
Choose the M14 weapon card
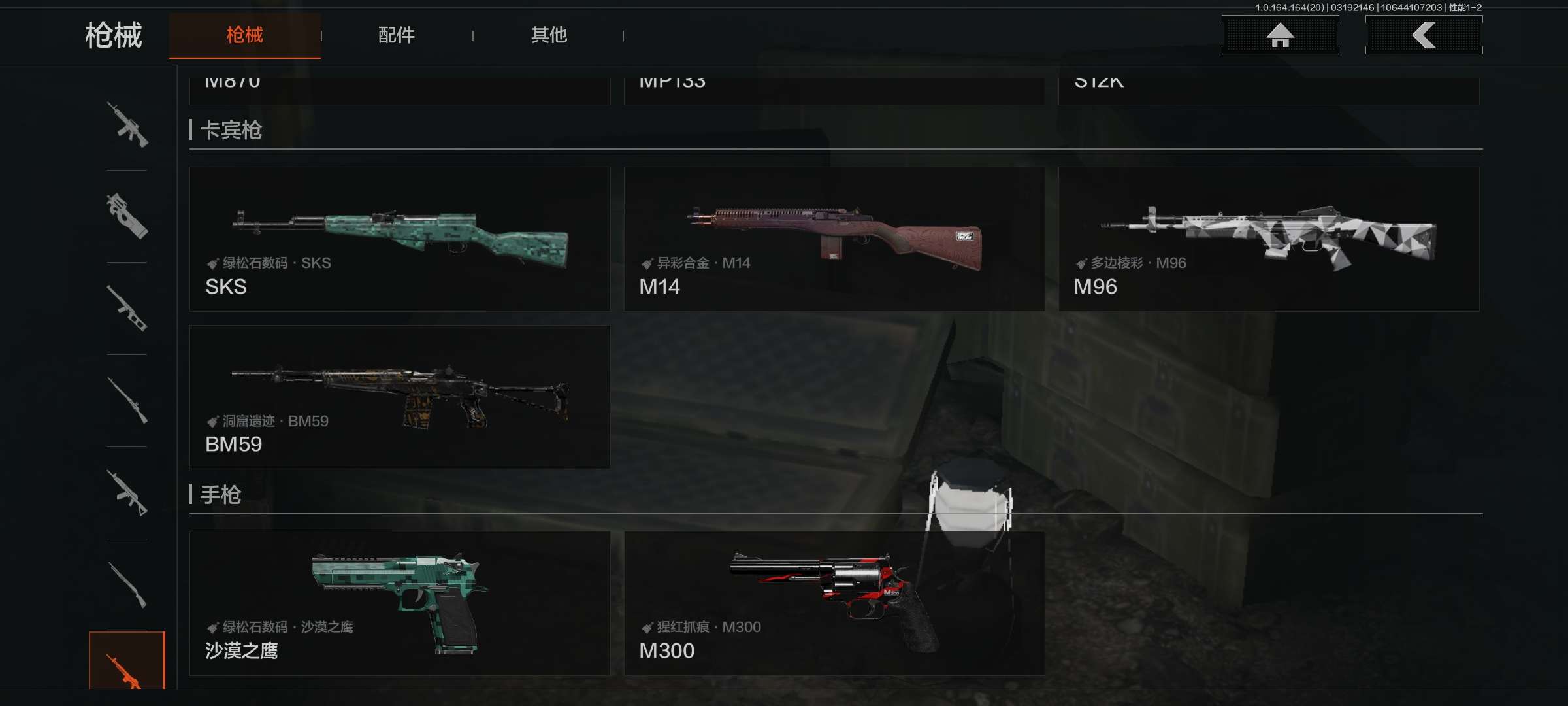pos(834,239)
